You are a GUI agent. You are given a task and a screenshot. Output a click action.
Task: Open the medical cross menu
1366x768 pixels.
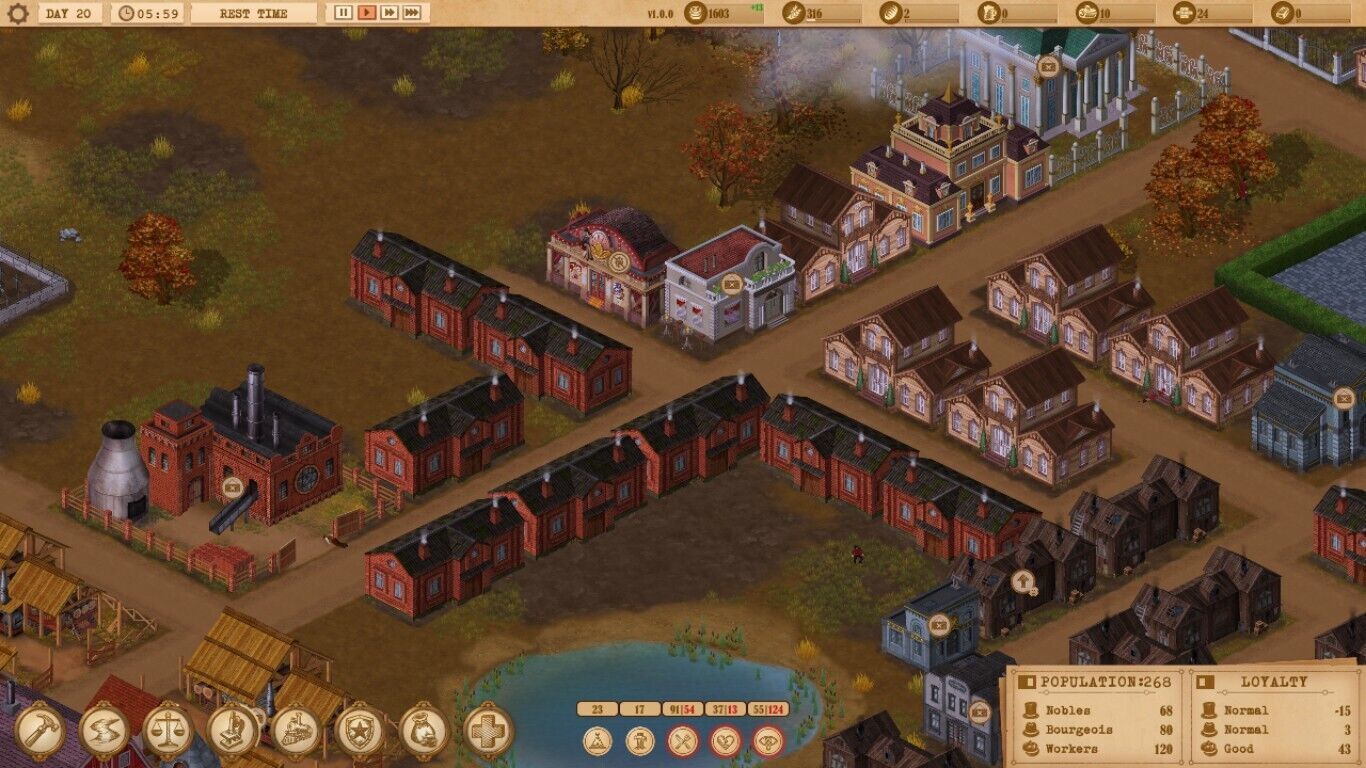click(488, 732)
